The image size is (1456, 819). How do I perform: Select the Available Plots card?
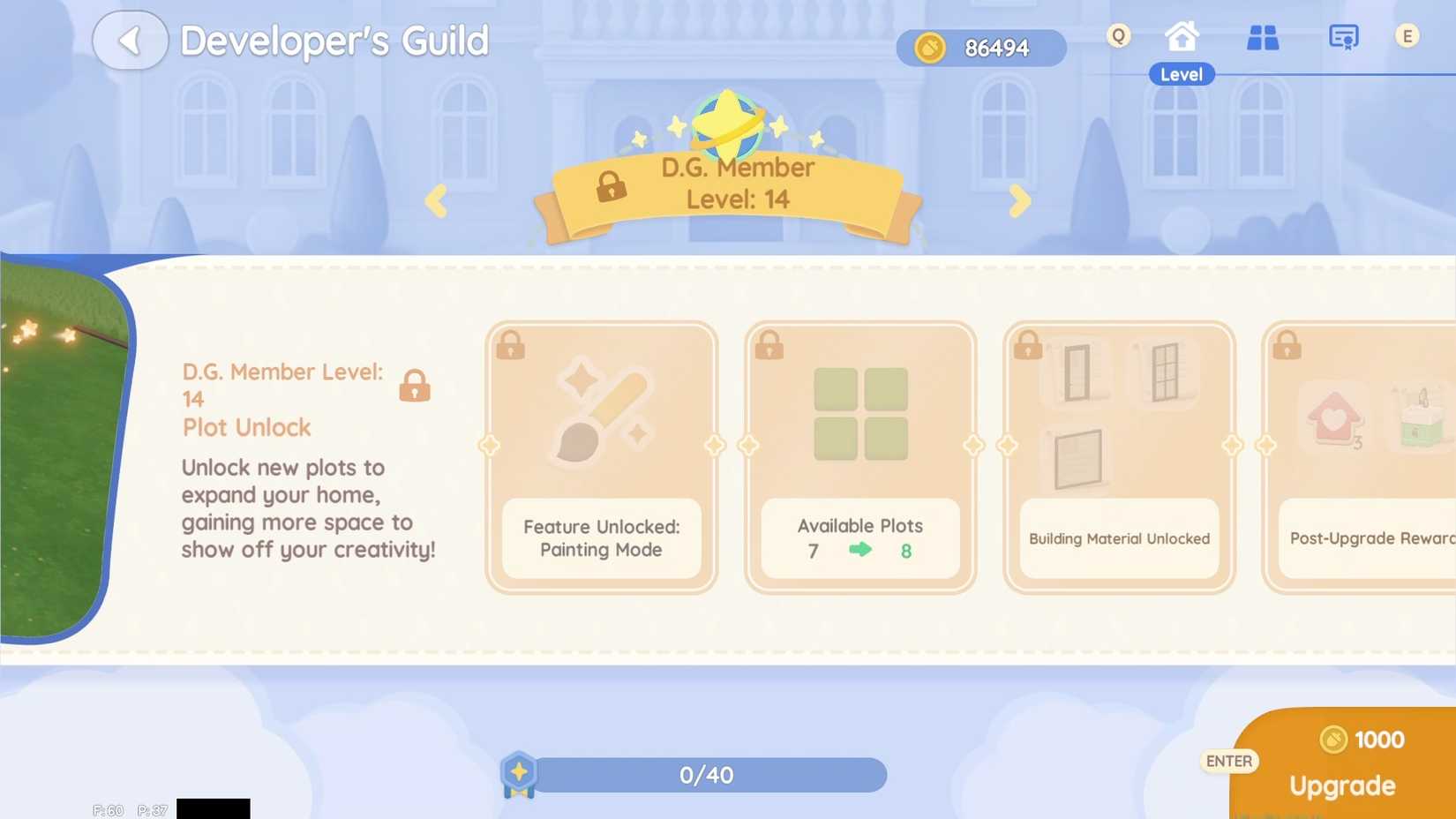[x=859, y=455]
